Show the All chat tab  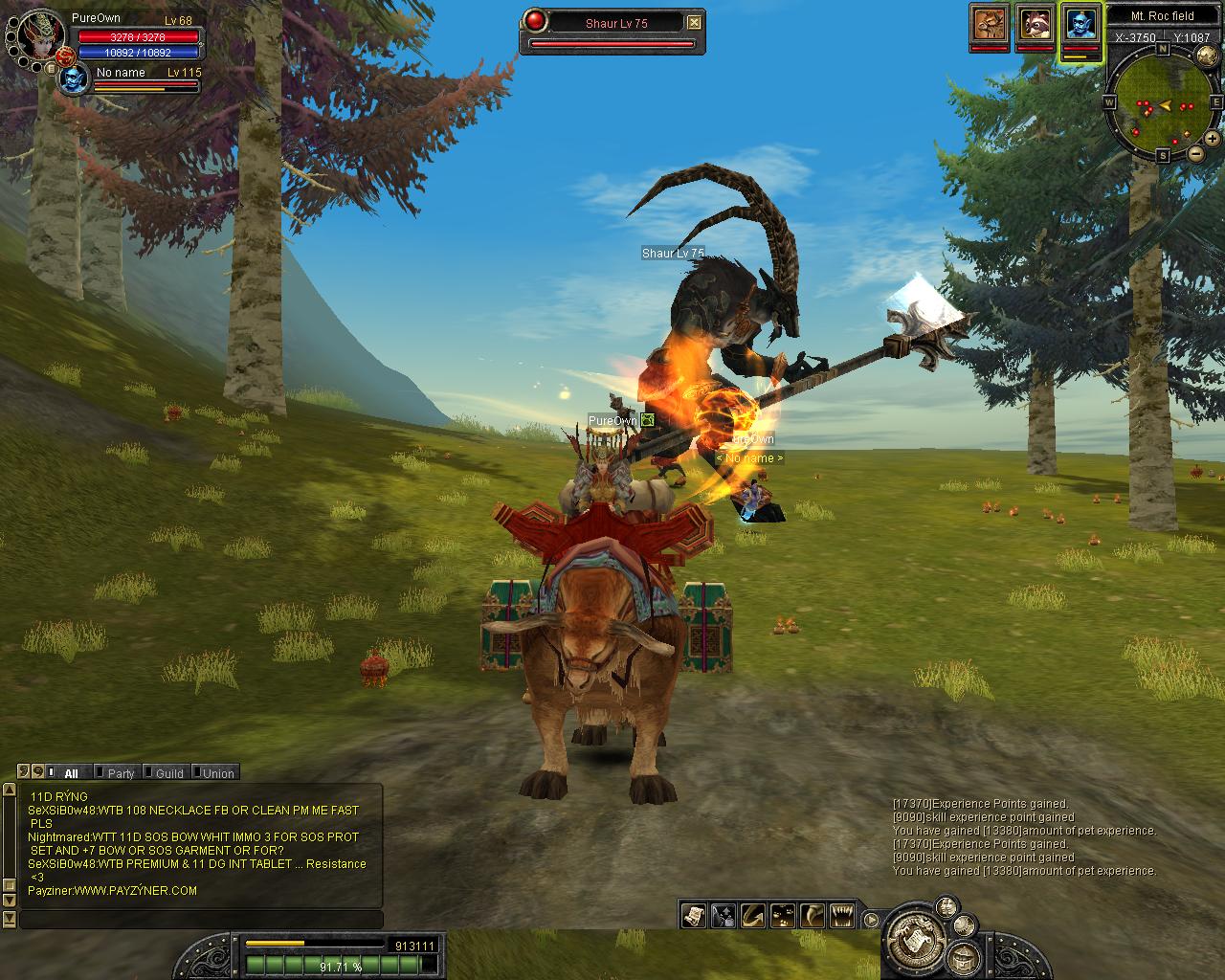coord(71,773)
